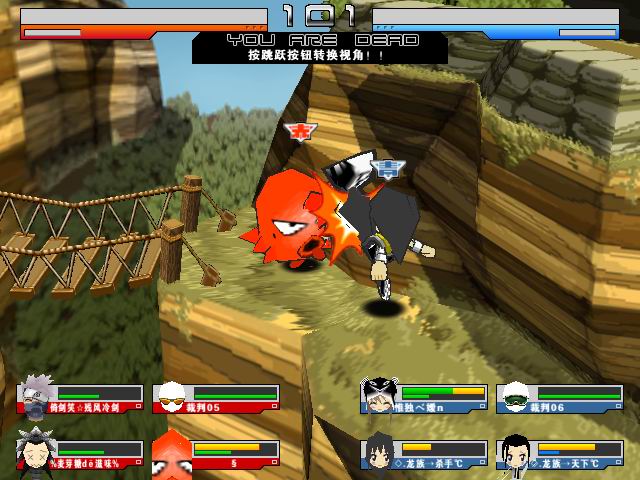Select the blue team panda-hood player panel
The width and height of the screenshot is (640, 480).
[424, 398]
